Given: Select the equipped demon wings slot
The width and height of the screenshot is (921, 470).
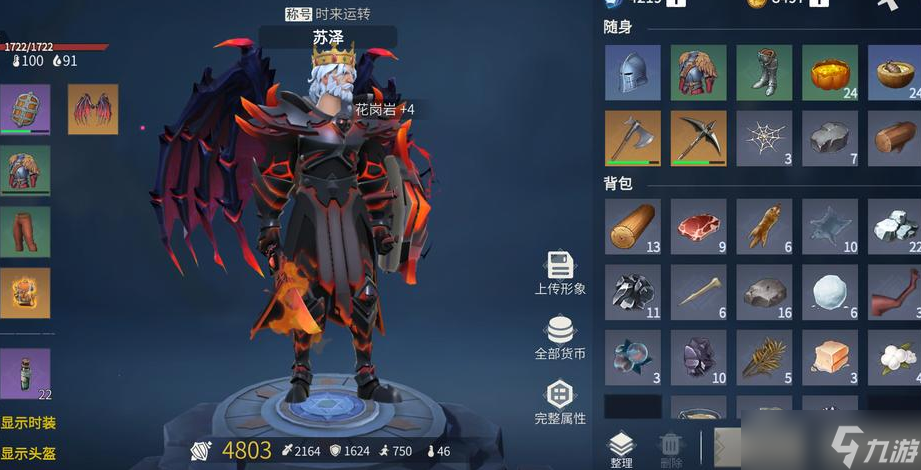Looking at the screenshot, I should tap(93, 109).
